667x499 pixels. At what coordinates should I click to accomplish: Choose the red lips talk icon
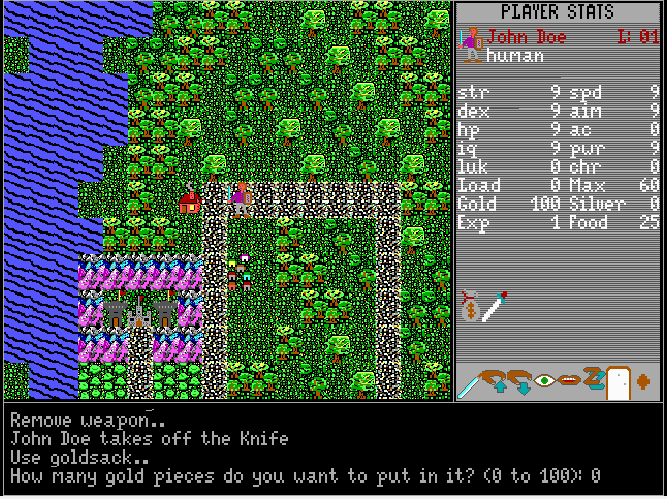569,380
